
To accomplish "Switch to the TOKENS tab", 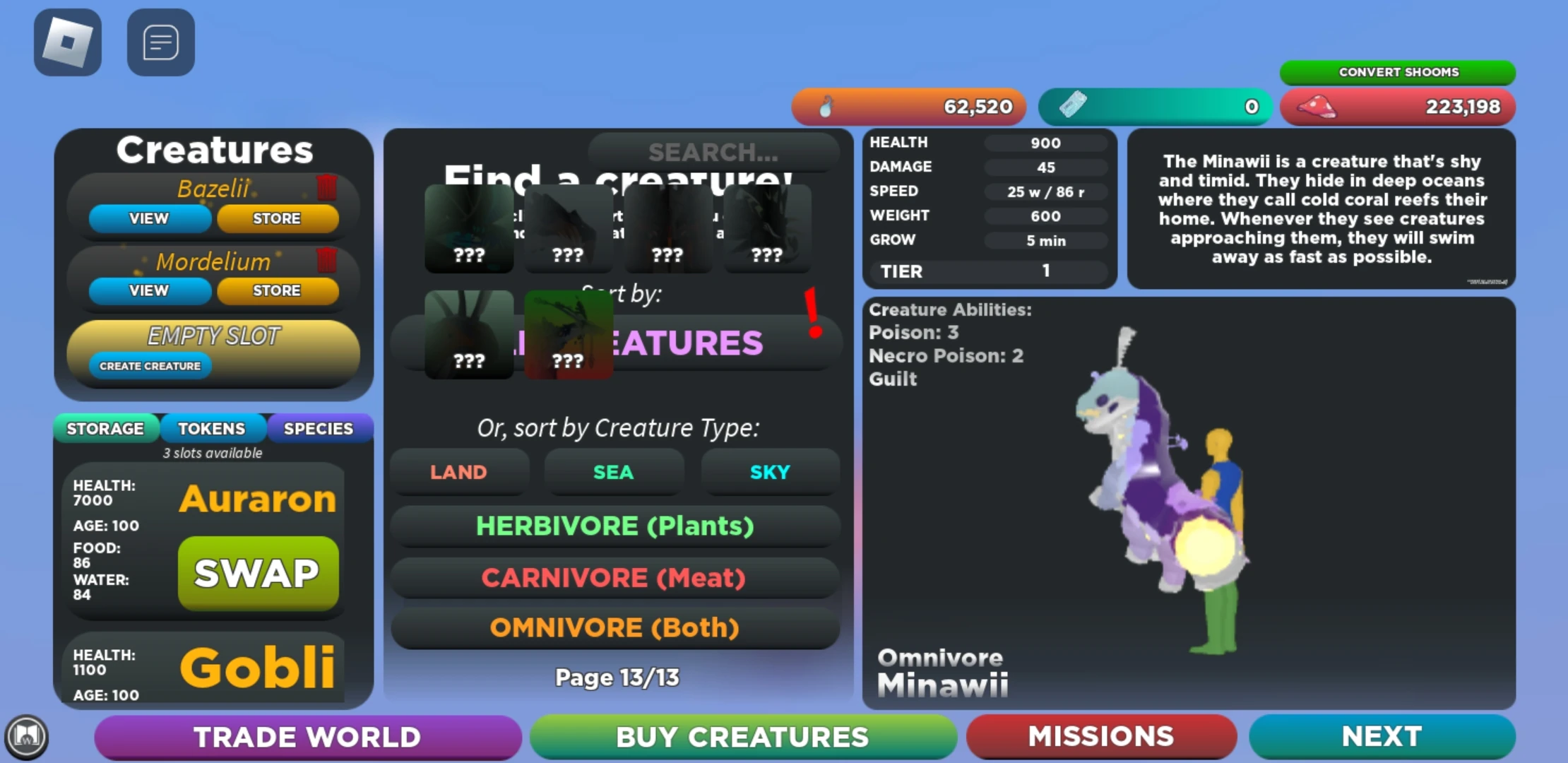I will click(x=213, y=428).
